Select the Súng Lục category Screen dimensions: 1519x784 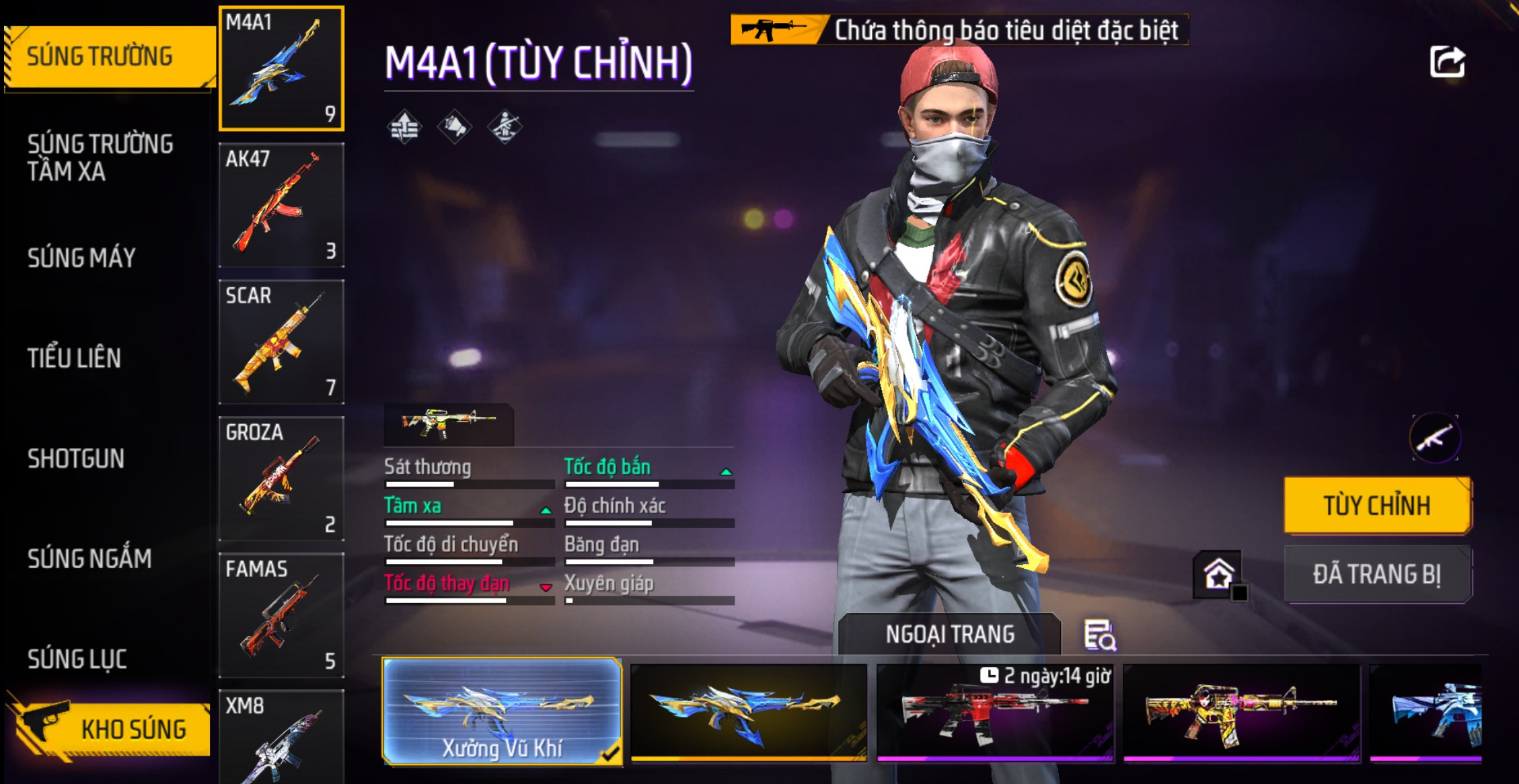(x=77, y=659)
